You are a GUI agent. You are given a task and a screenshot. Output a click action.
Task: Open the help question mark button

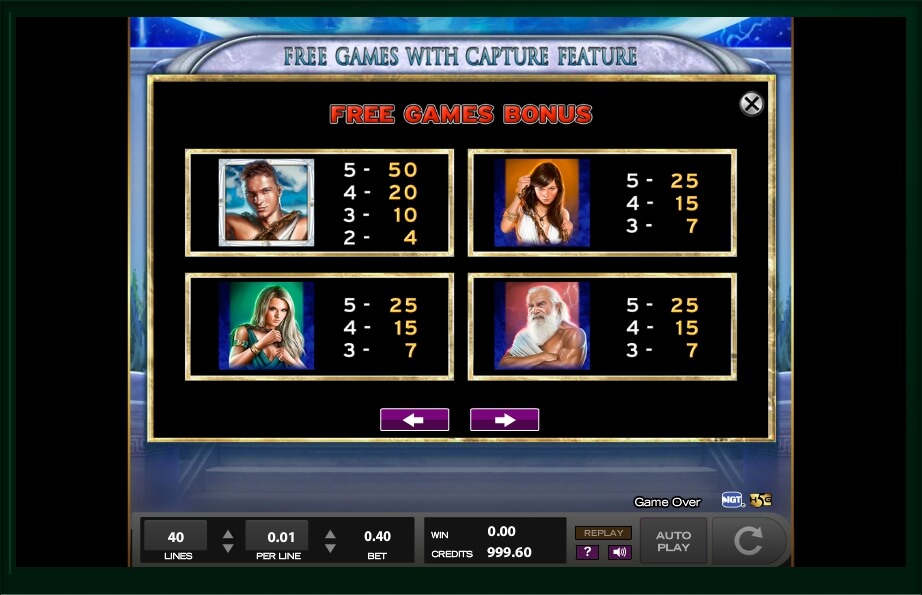(587, 552)
